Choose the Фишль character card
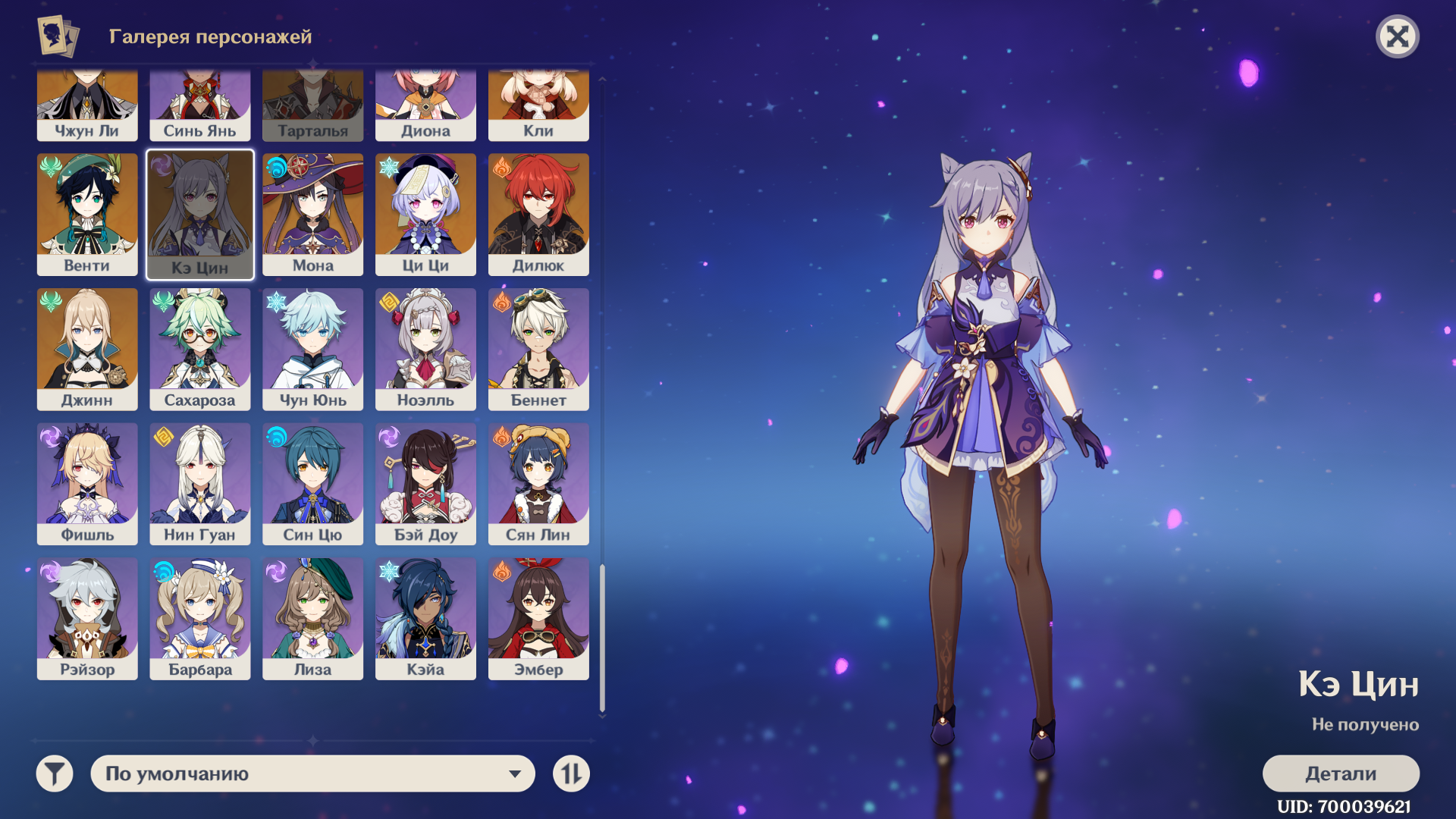Image resolution: width=1456 pixels, height=819 pixels. [87, 484]
